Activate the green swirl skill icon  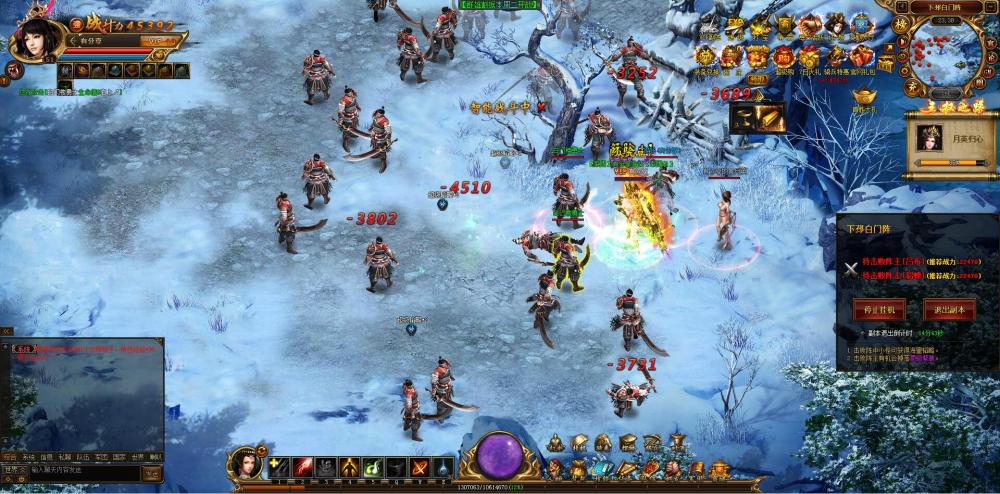point(372,466)
